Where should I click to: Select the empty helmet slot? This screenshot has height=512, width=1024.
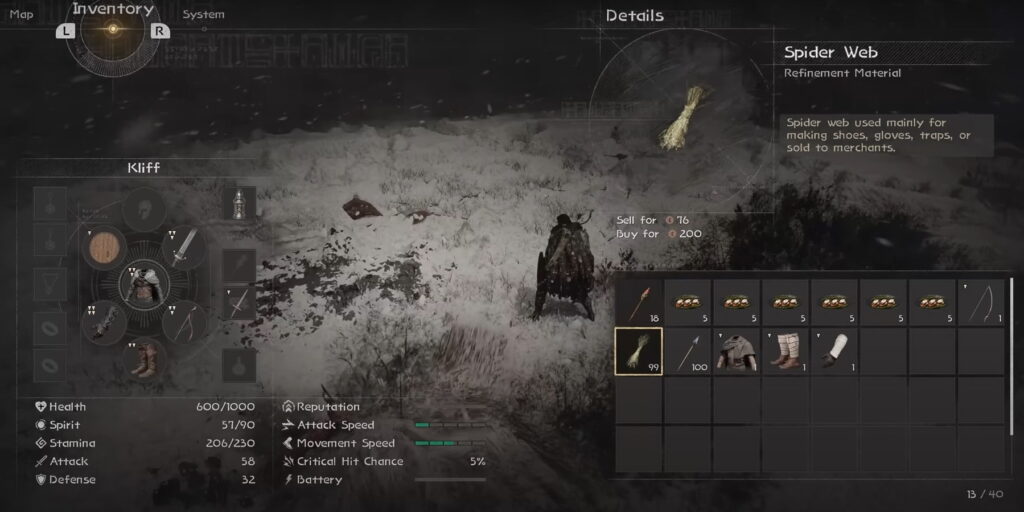point(144,211)
